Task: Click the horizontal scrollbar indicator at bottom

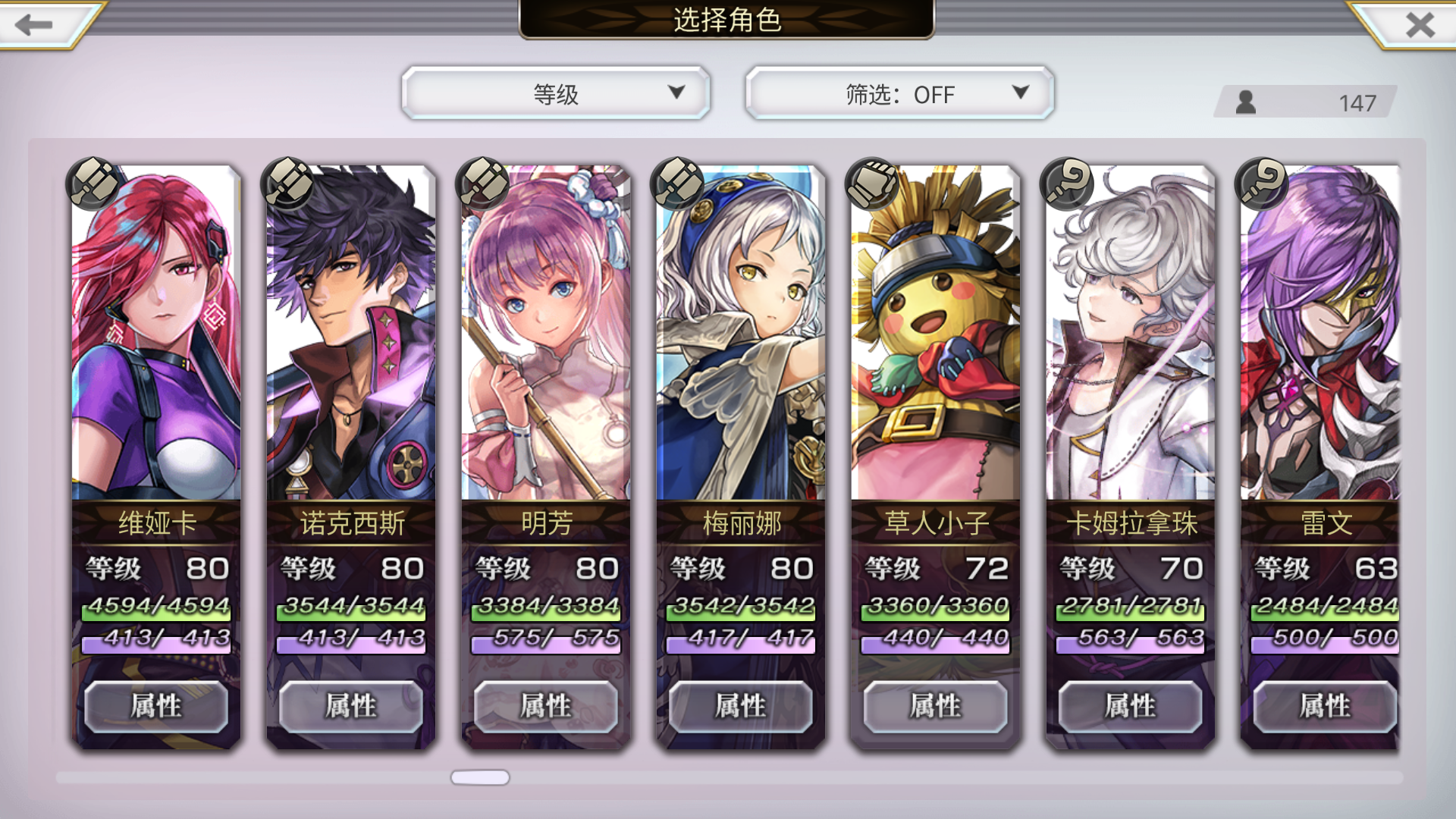Action: click(x=480, y=777)
